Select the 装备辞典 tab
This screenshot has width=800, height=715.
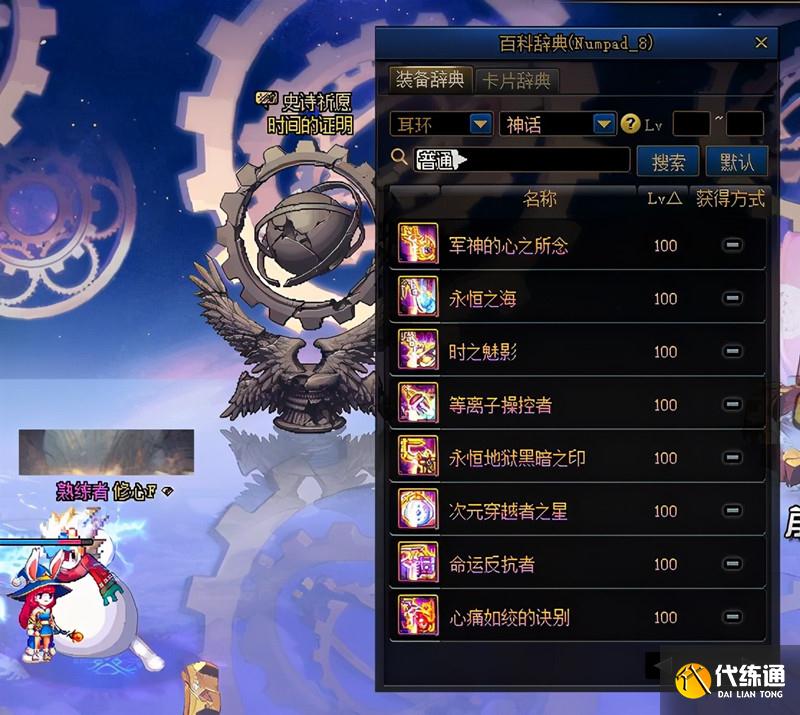click(x=430, y=80)
